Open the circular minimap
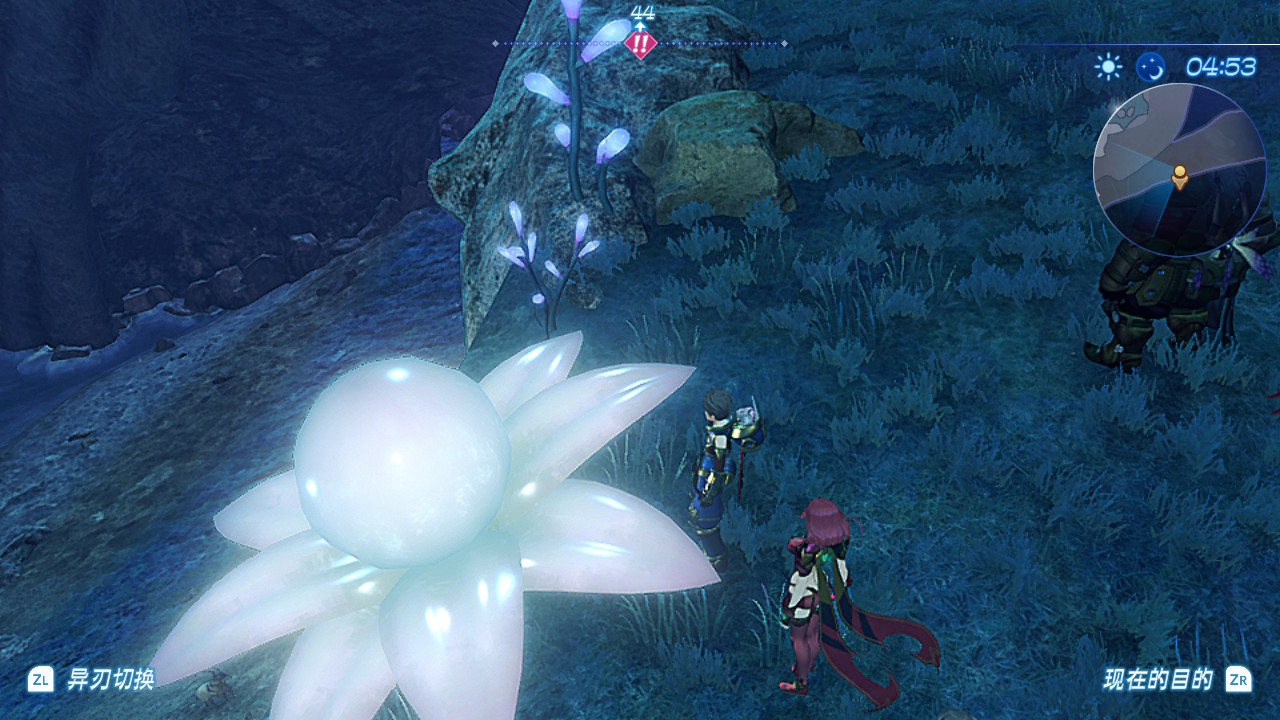The height and width of the screenshot is (720, 1280). coord(1179,169)
